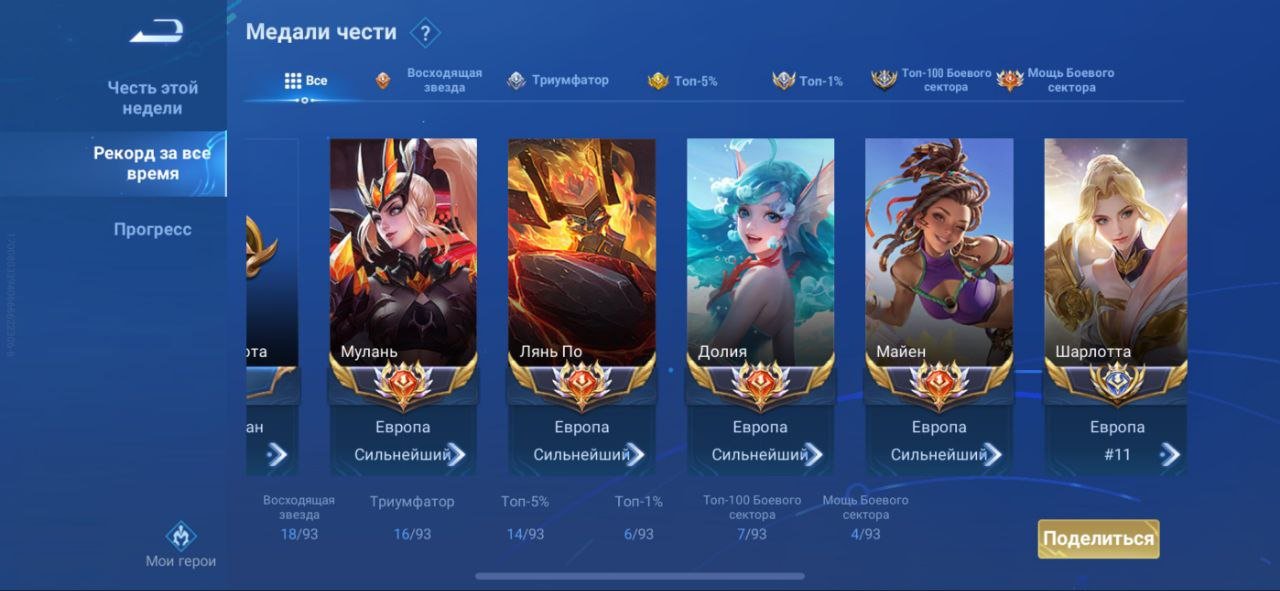Switch to the Топ-1% tab
Image resolution: width=1280 pixels, height=591 pixels.
point(808,81)
